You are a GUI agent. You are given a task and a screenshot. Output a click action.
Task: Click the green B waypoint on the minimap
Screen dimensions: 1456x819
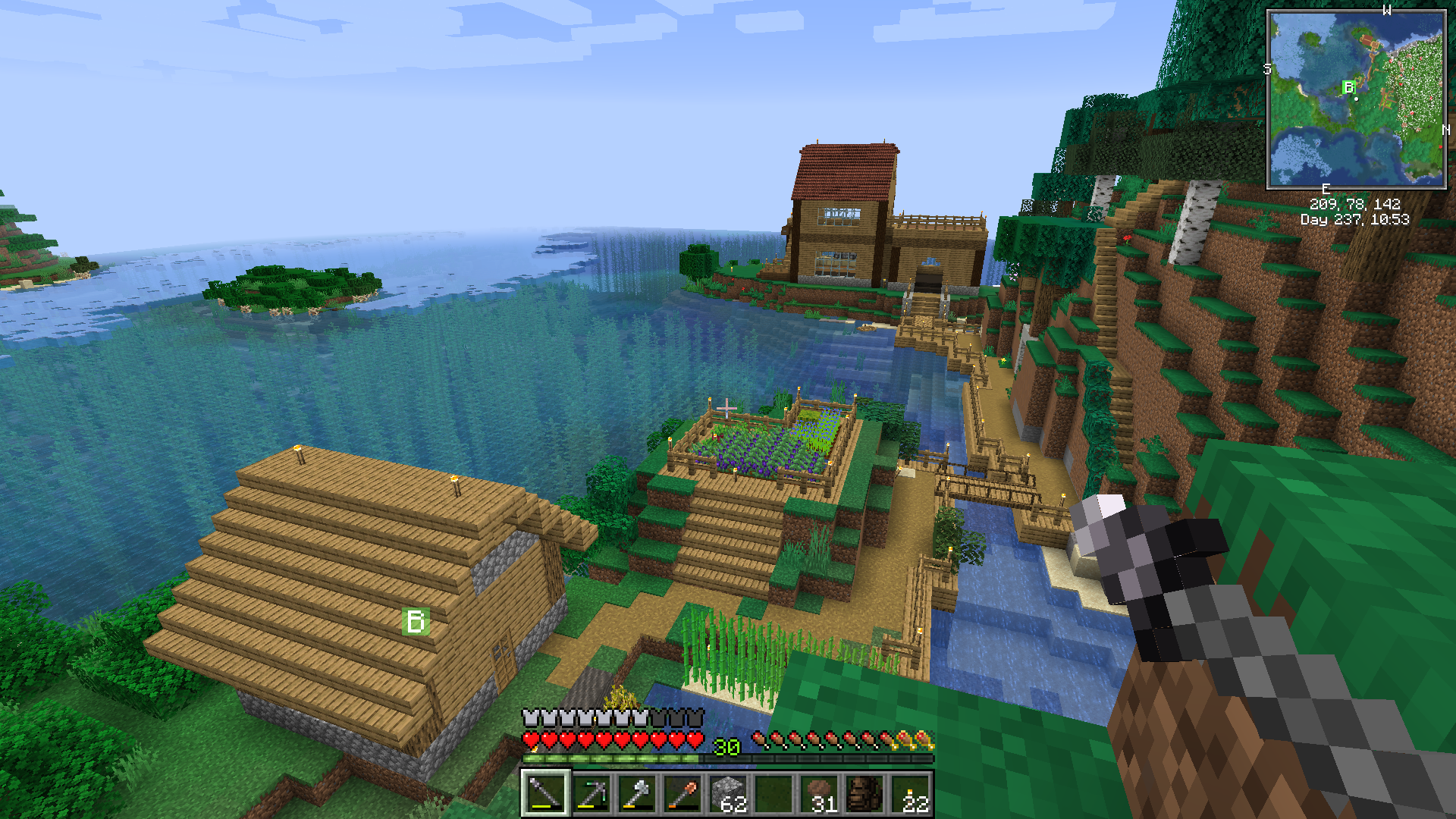tap(1348, 87)
